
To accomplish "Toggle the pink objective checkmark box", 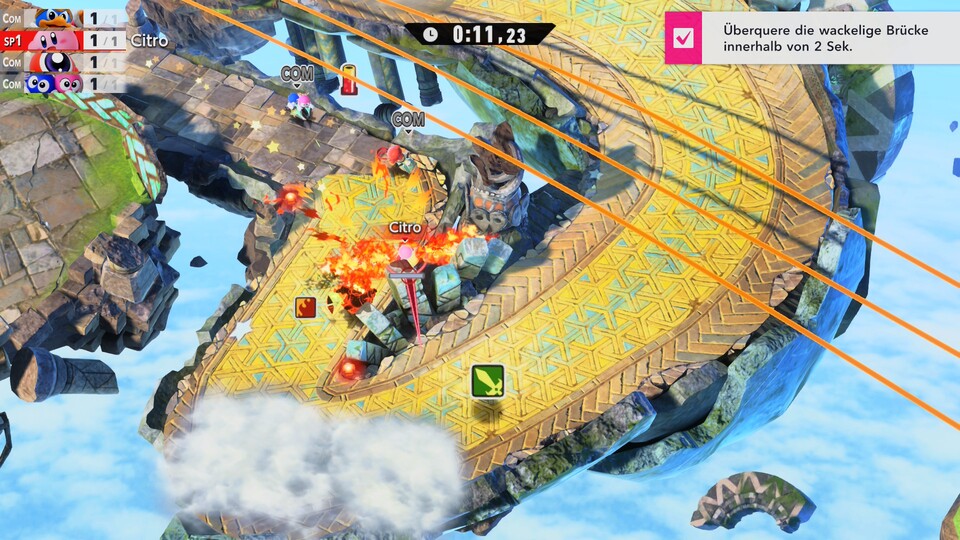I will click(x=684, y=38).
